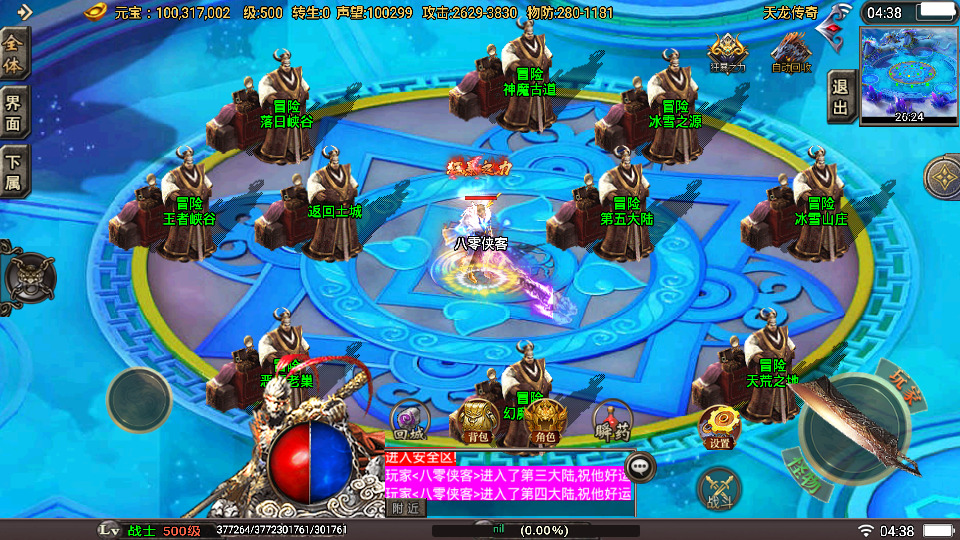Toggle the 战斗 crossed-swords combat button
Viewport: 960px width, 540px height.
tap(719, 489)
